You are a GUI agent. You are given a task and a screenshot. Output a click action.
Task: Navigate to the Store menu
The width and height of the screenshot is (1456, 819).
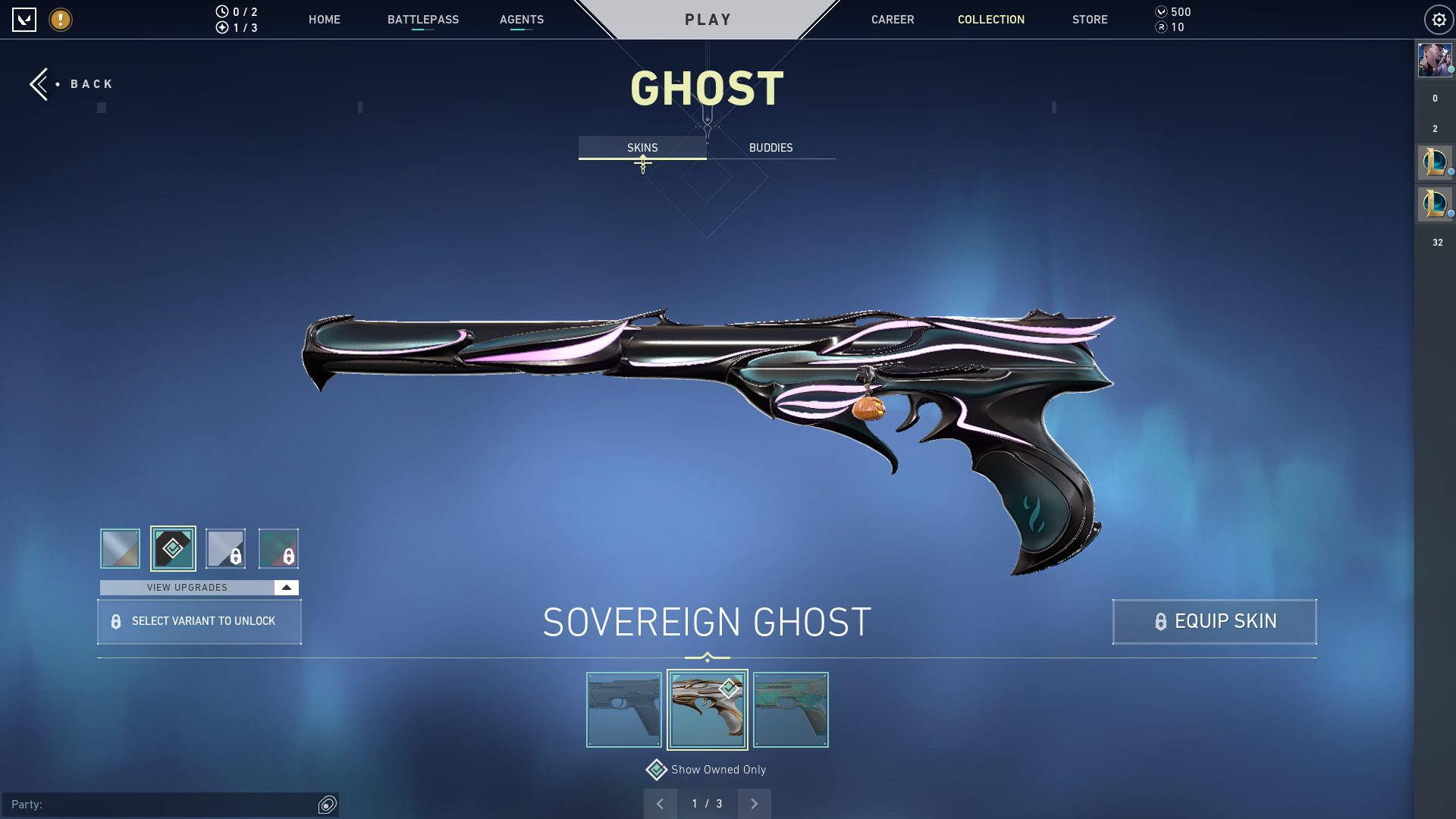coord(1090,20)
